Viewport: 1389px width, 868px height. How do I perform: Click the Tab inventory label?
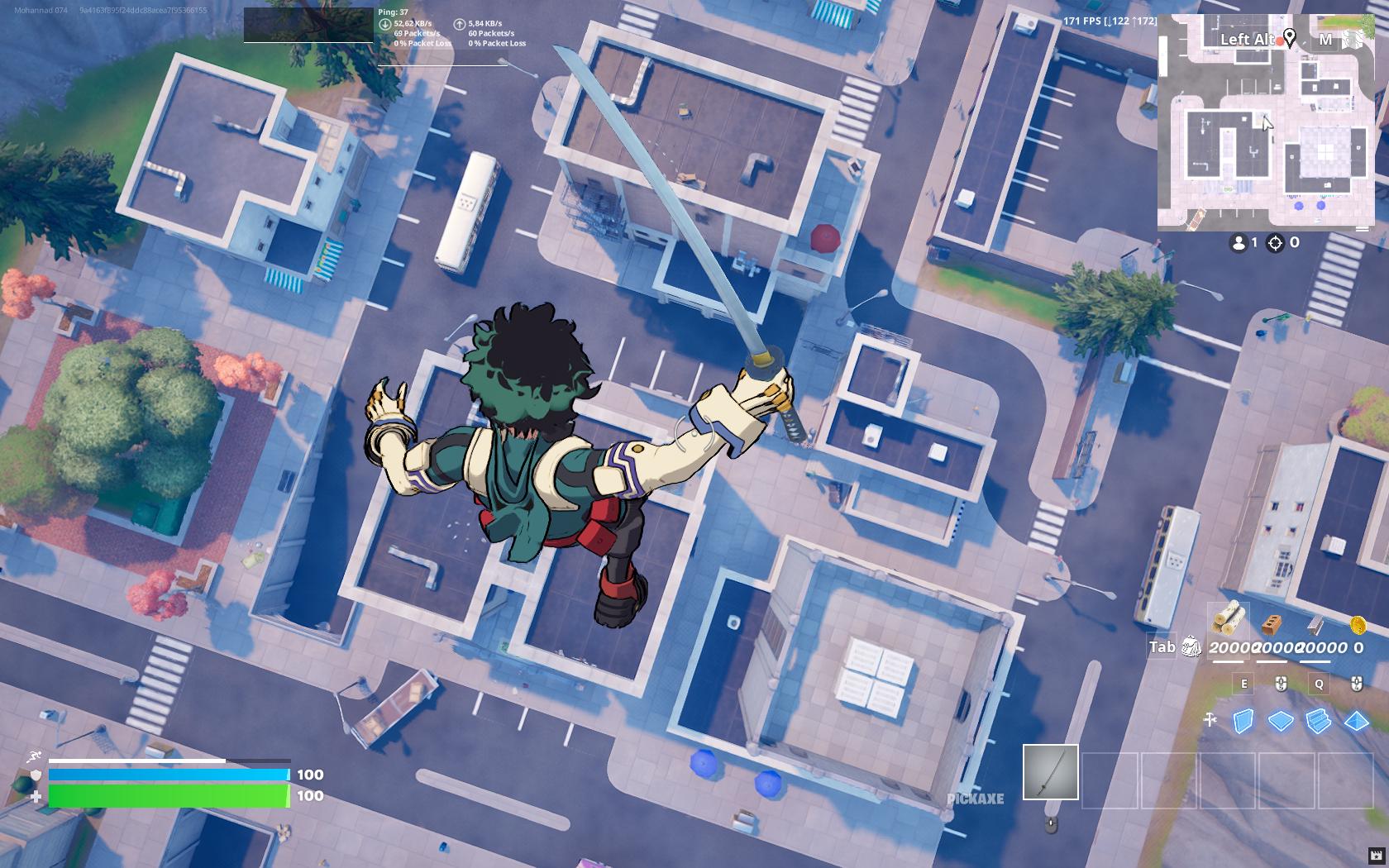click(1162, 646)
